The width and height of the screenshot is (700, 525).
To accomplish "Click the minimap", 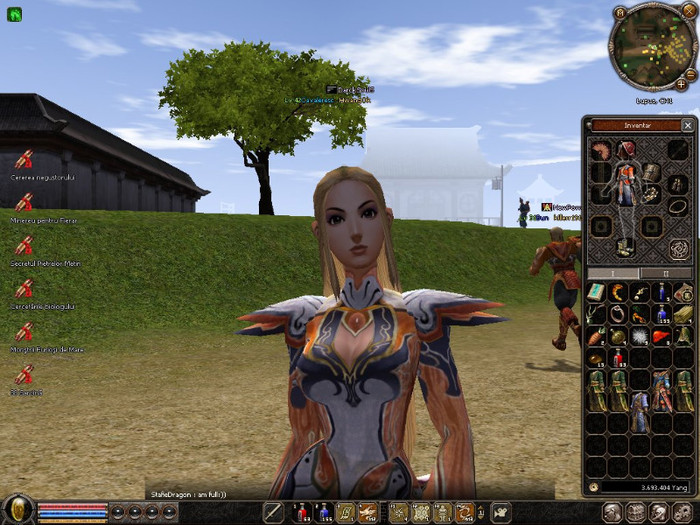I will [653, 48].
